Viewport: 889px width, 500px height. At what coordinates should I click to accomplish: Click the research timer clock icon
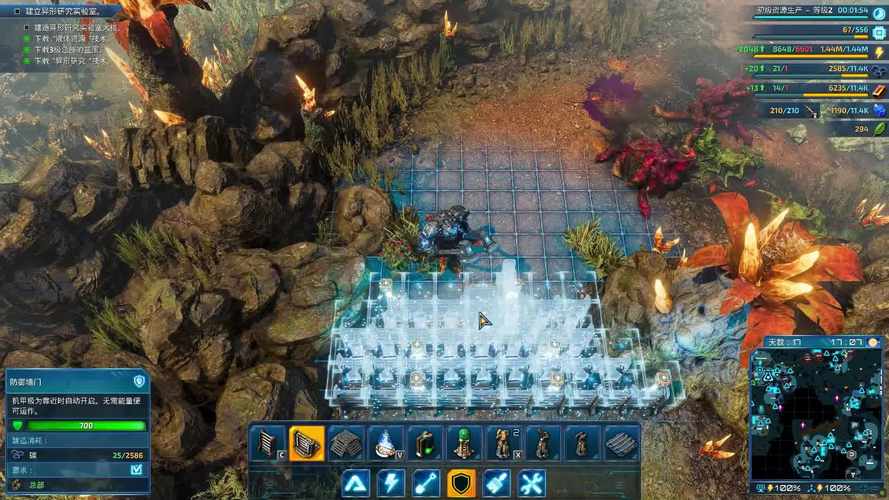tap(878, 11)
